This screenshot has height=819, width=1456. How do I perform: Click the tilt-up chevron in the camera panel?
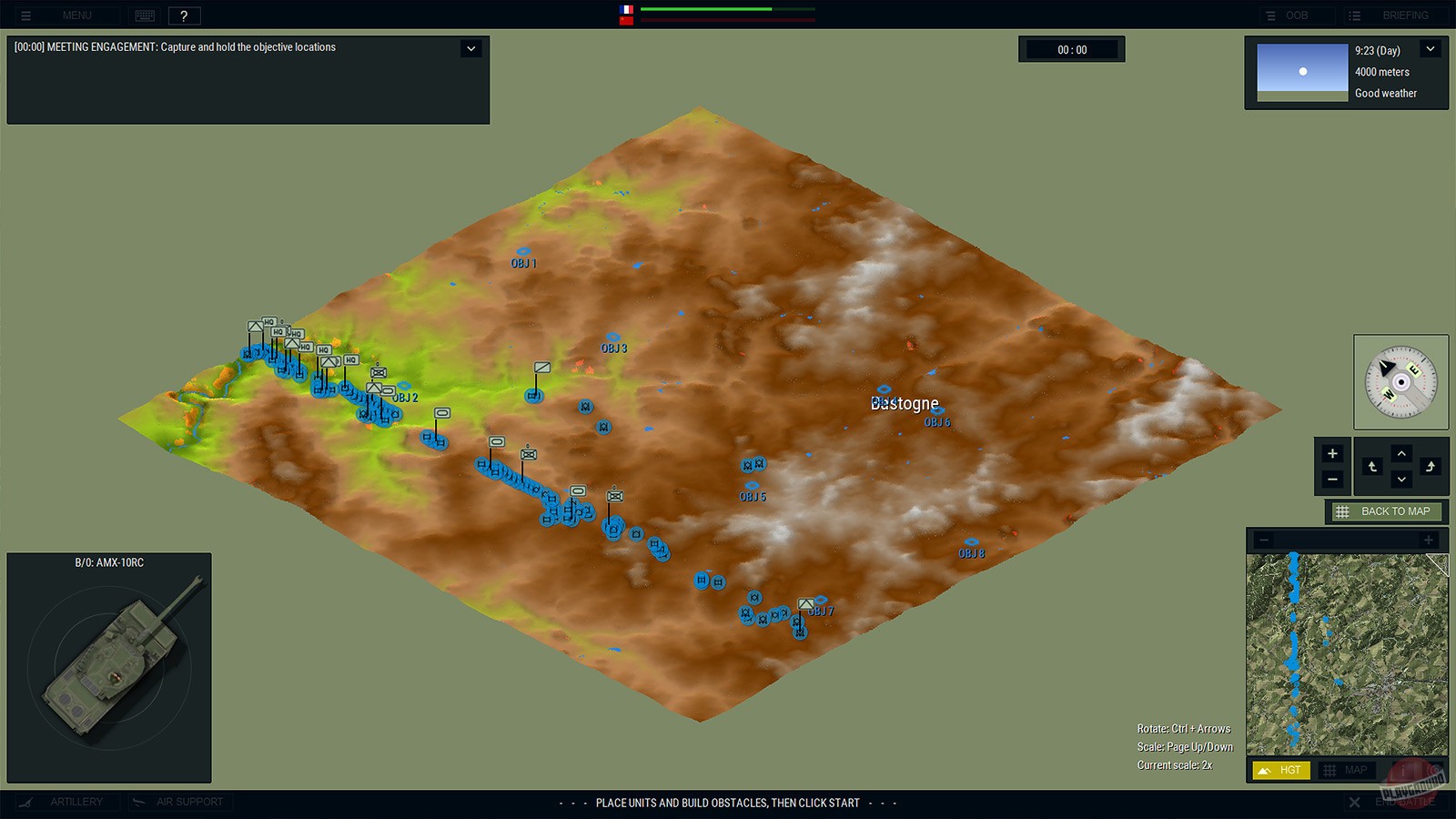[x=1401, y=453]
